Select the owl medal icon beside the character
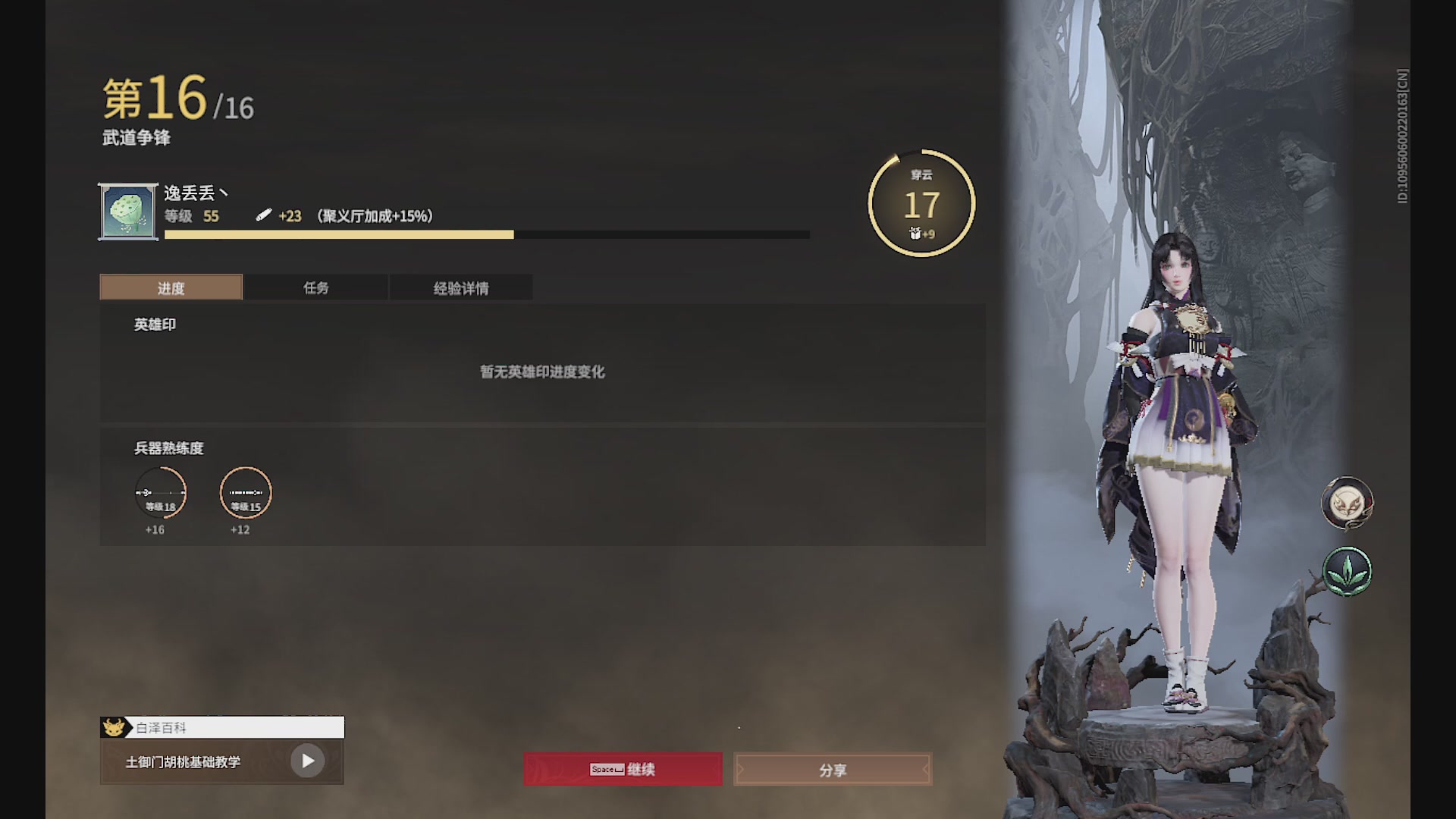 point(1347,503)
